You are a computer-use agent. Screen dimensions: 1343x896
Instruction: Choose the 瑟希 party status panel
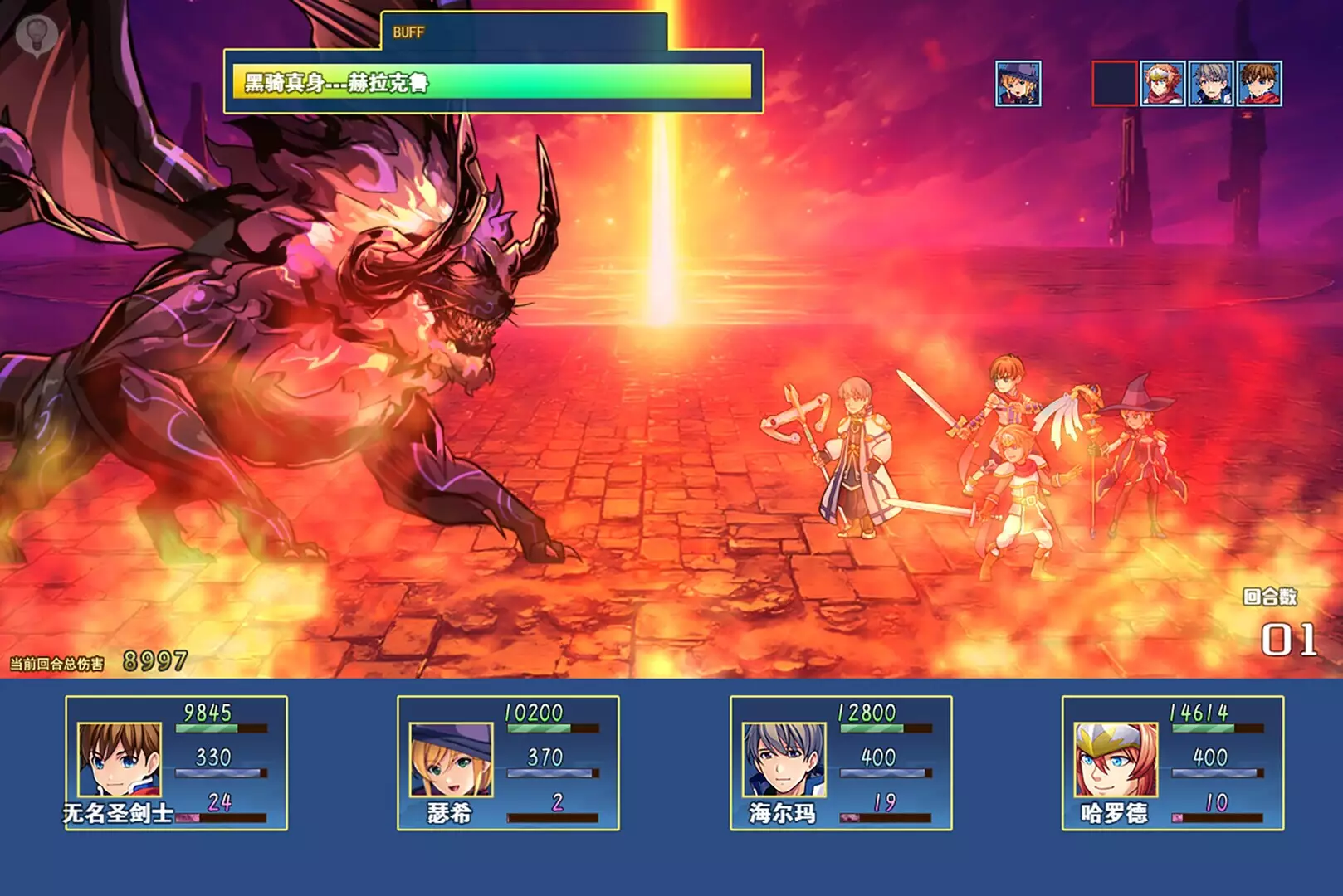coord(508,762)
